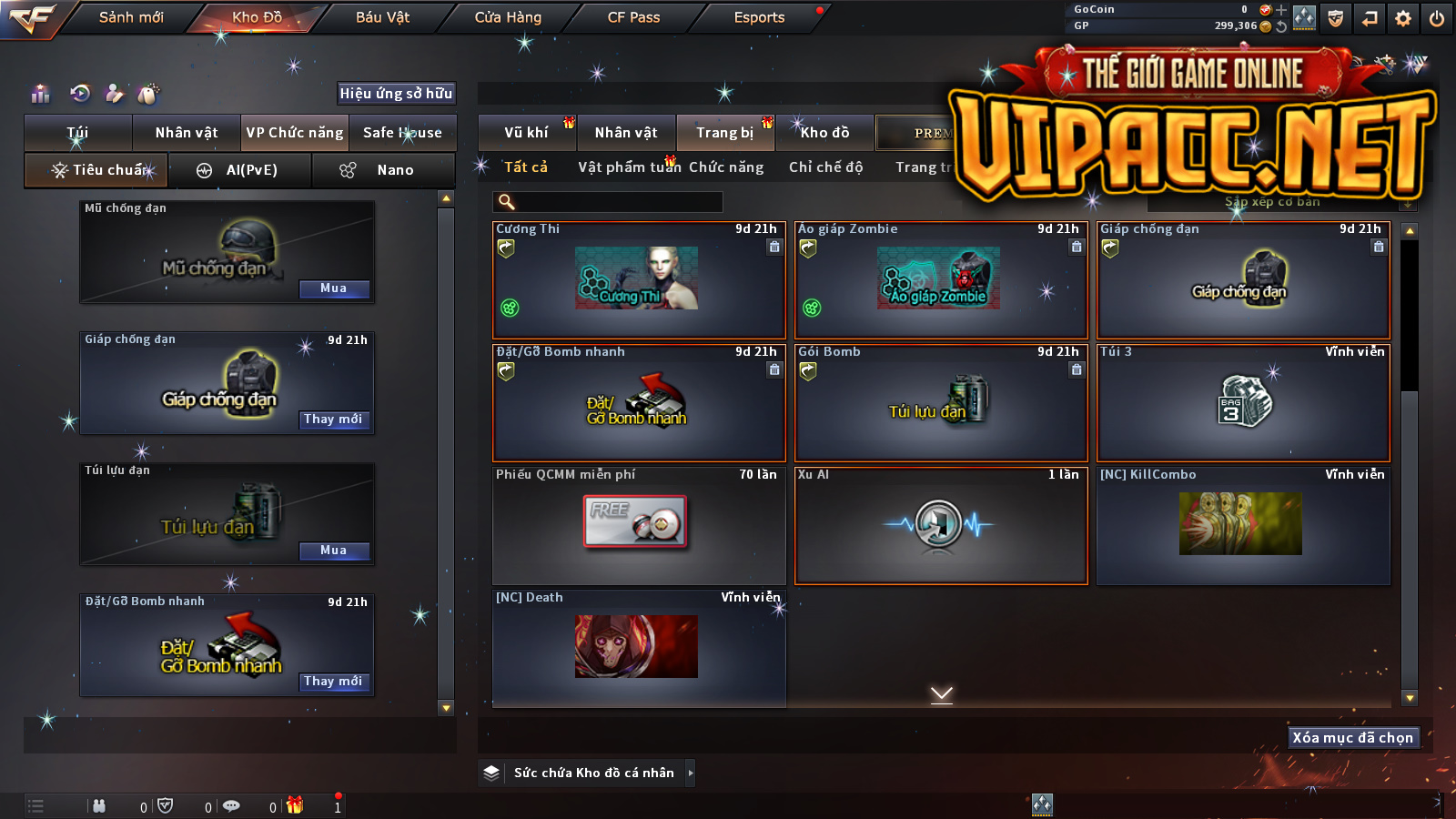Buy the Mũ chống đạn helmet
Viewport: 1456px width, 819px height.
coord(334,288)
